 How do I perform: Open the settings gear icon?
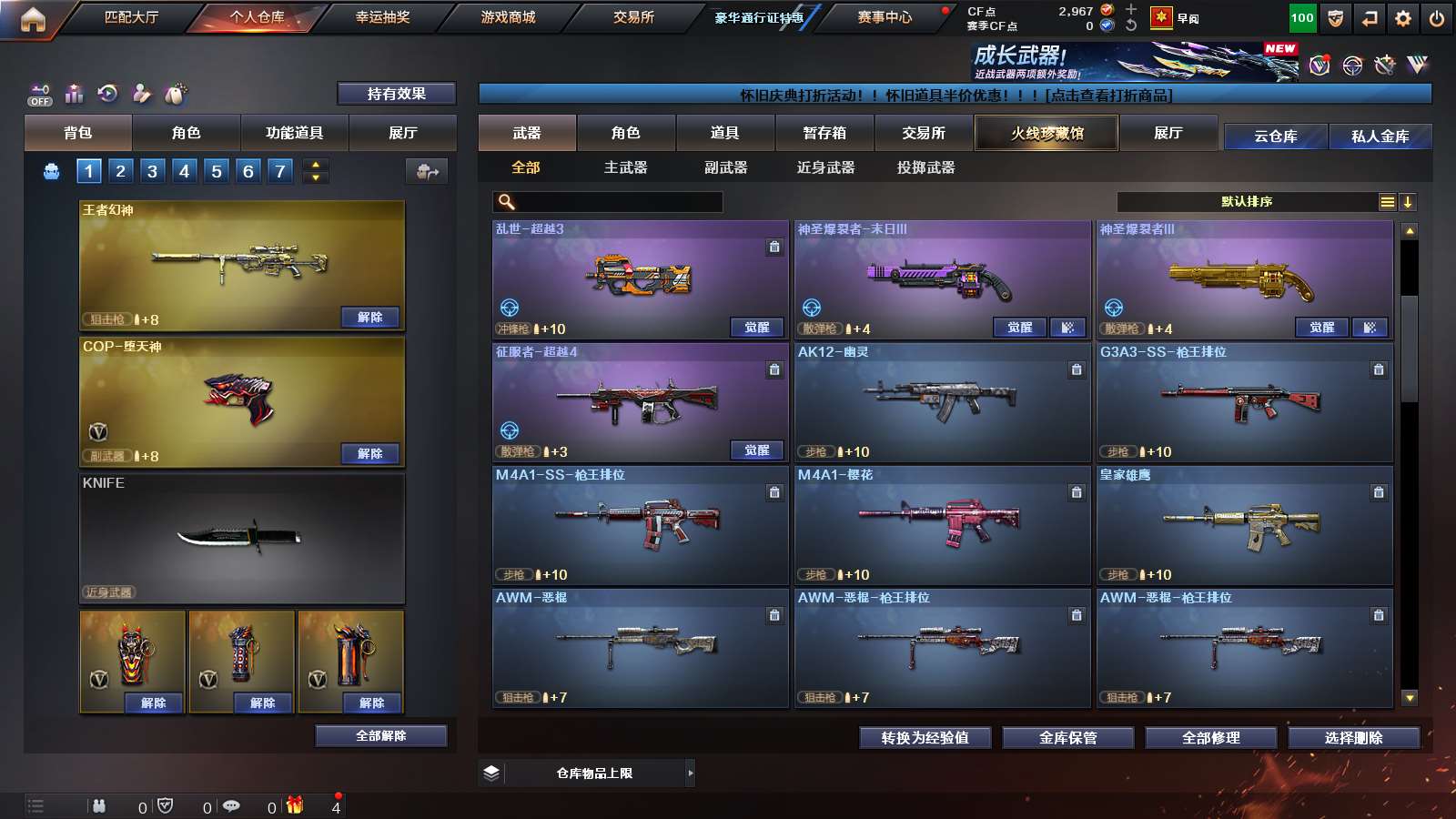pos(1401,16)
